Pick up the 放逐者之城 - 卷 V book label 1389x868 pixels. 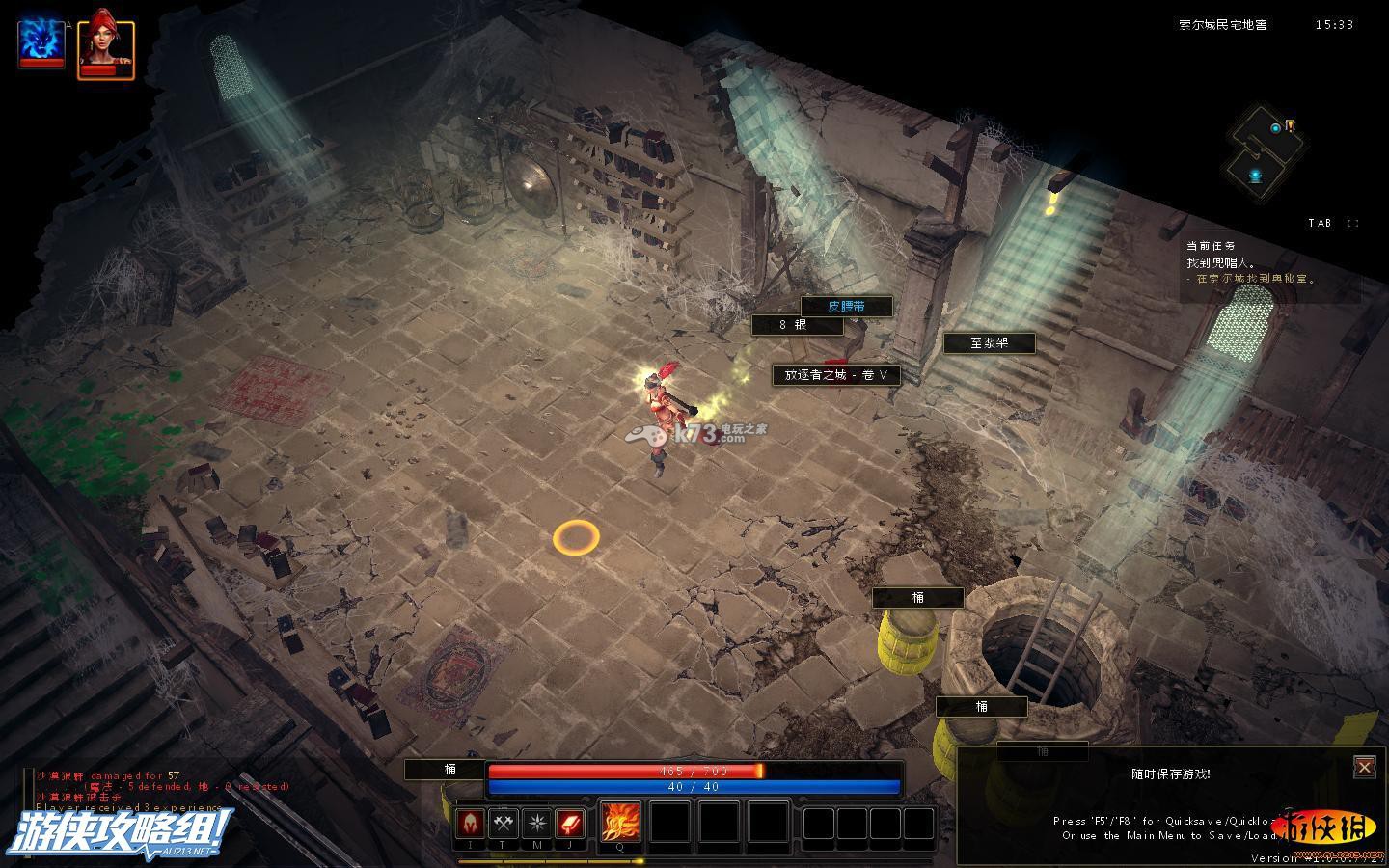[835, 375]
